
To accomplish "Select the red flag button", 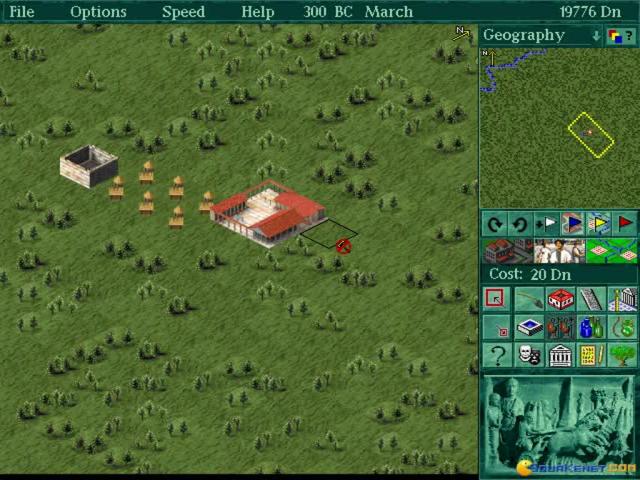I will [x=626, y=223].
